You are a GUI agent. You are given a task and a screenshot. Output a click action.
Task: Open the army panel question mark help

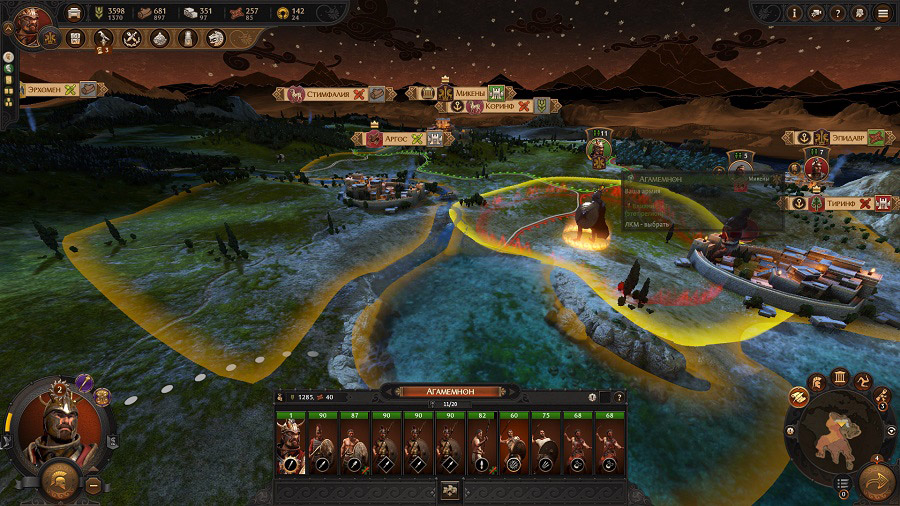[618, 397]
